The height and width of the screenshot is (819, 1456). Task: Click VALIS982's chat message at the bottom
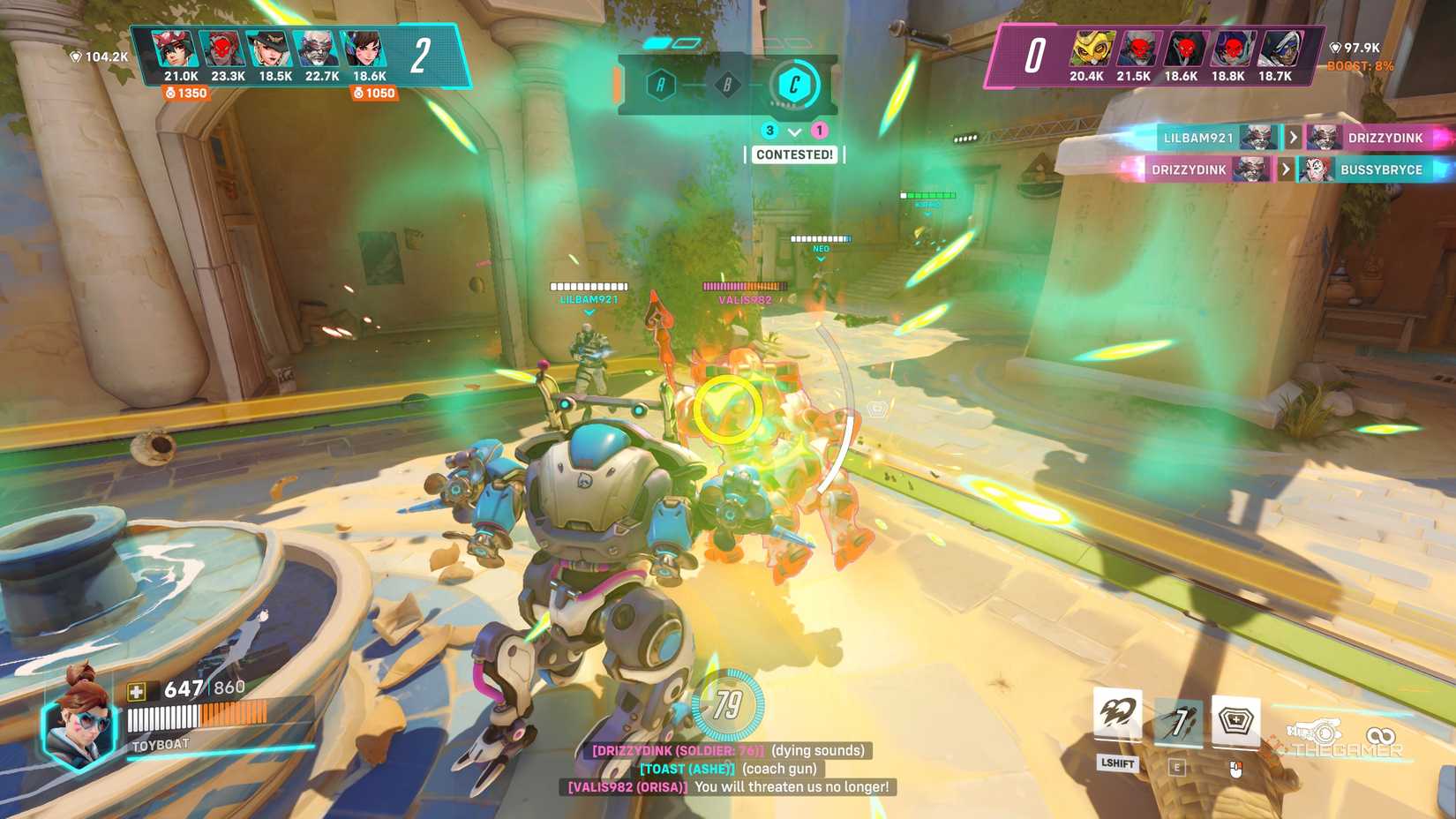point(725,786)
